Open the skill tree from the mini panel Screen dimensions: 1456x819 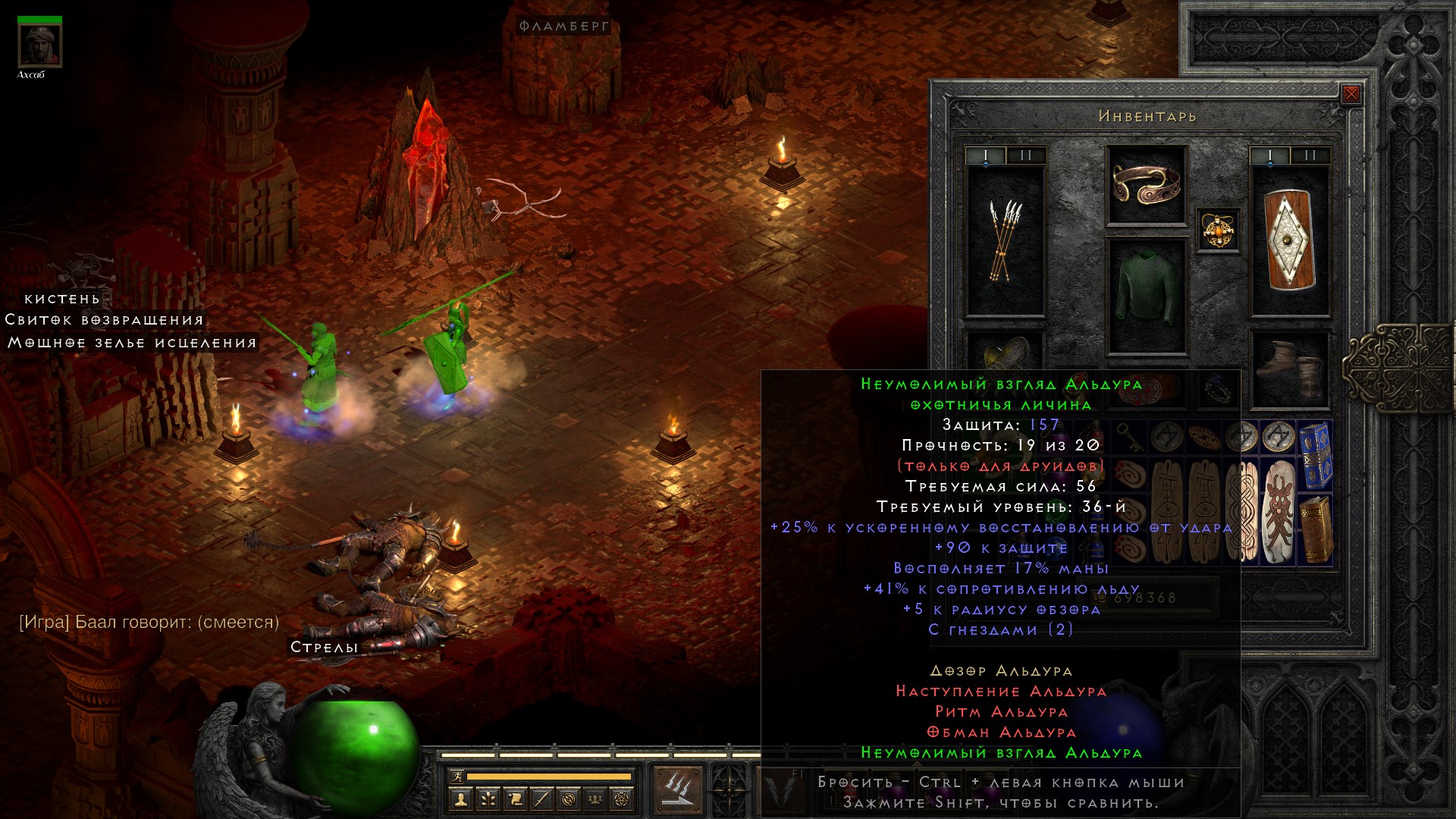click(x=488, y=799)
